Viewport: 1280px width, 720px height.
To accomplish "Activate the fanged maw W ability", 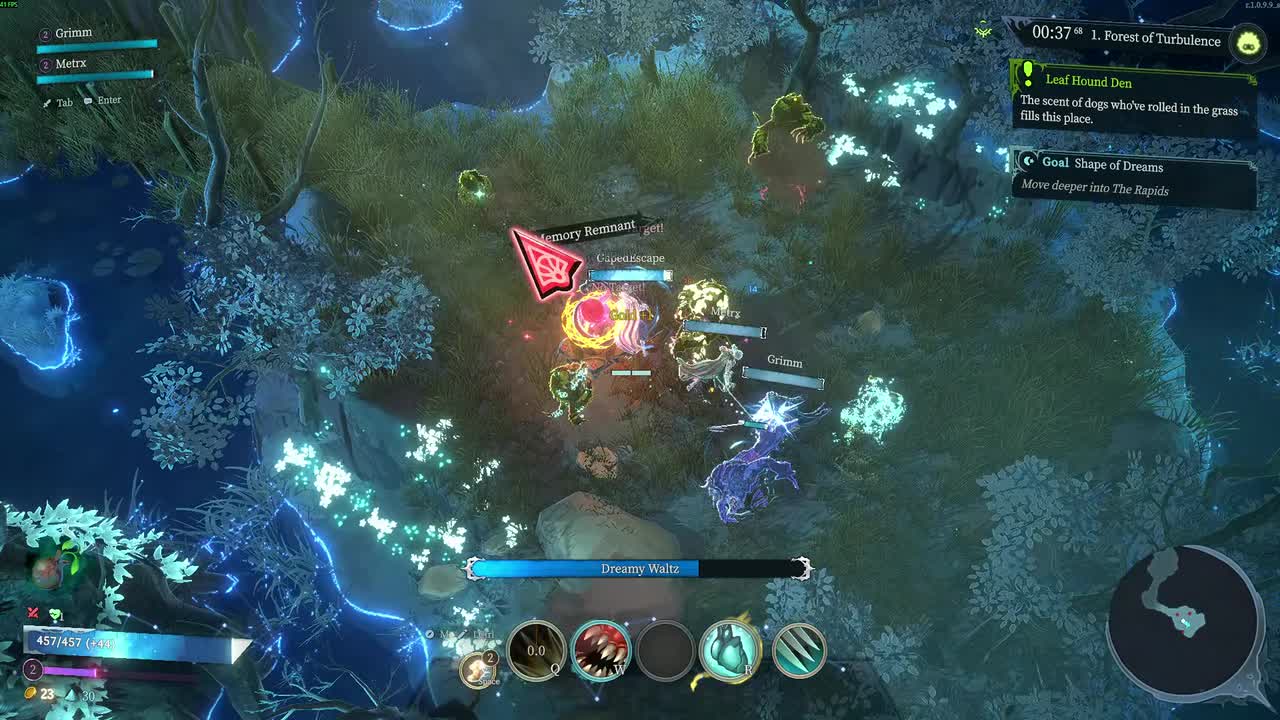I will click(600, 650).
